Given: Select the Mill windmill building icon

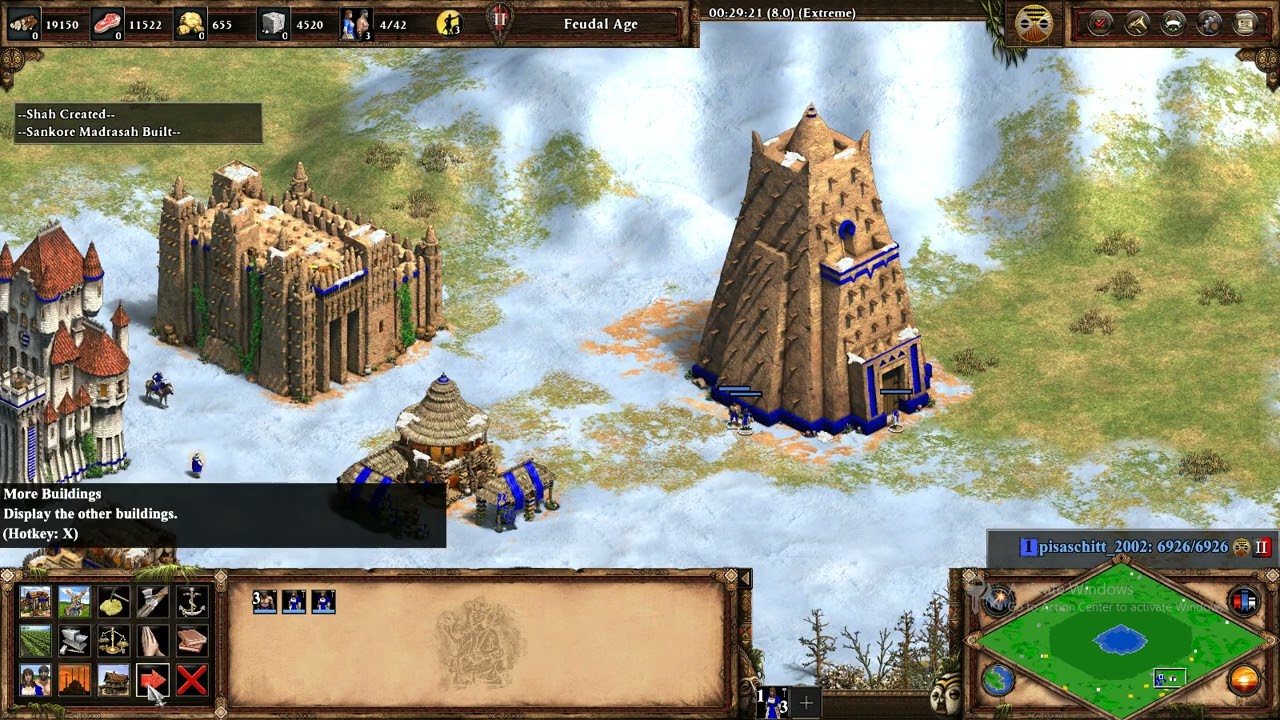Looking at the screenshot, I should tap(74, 602).
